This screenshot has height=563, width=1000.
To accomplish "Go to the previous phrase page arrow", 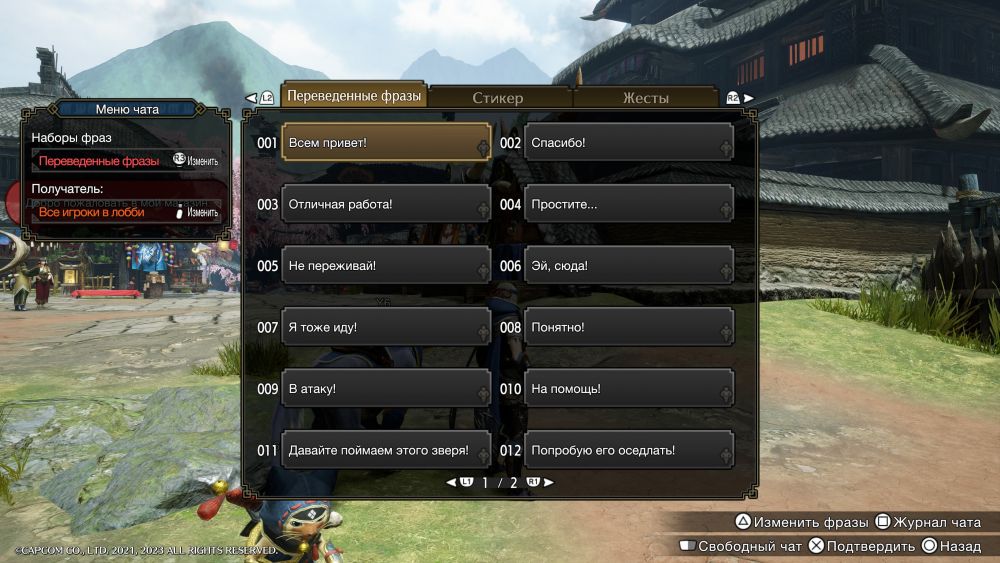I will (x=451, y=482).
